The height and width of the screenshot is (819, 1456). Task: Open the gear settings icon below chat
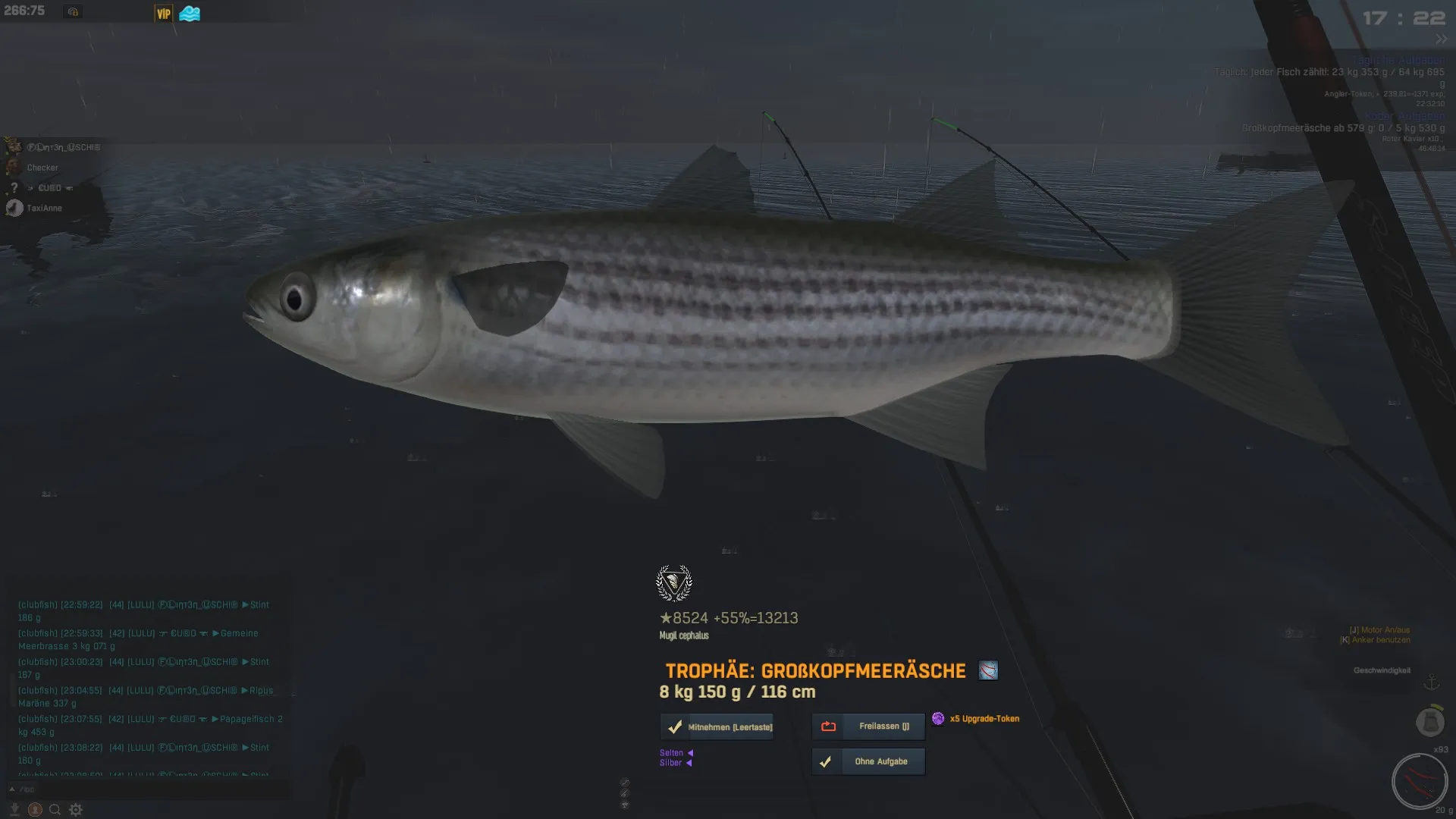pyautogui.click(x=76, y=810)
